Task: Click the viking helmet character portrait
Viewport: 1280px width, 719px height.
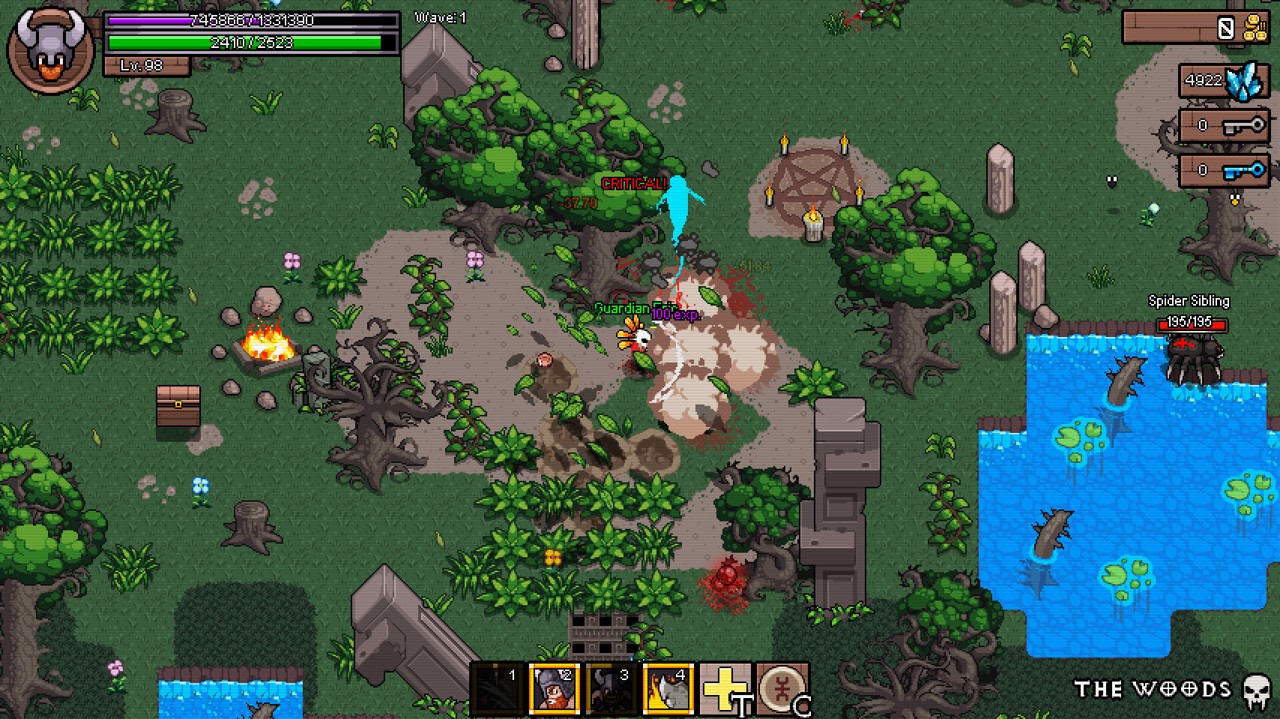Action: point(50,48)
